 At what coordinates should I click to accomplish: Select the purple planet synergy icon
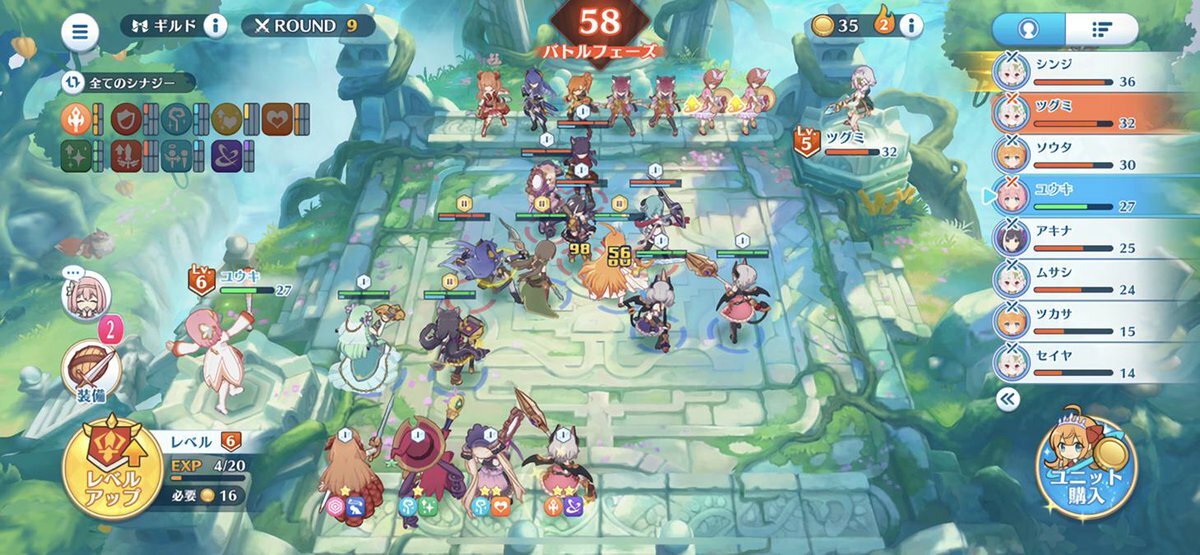[x=226, y=156]
